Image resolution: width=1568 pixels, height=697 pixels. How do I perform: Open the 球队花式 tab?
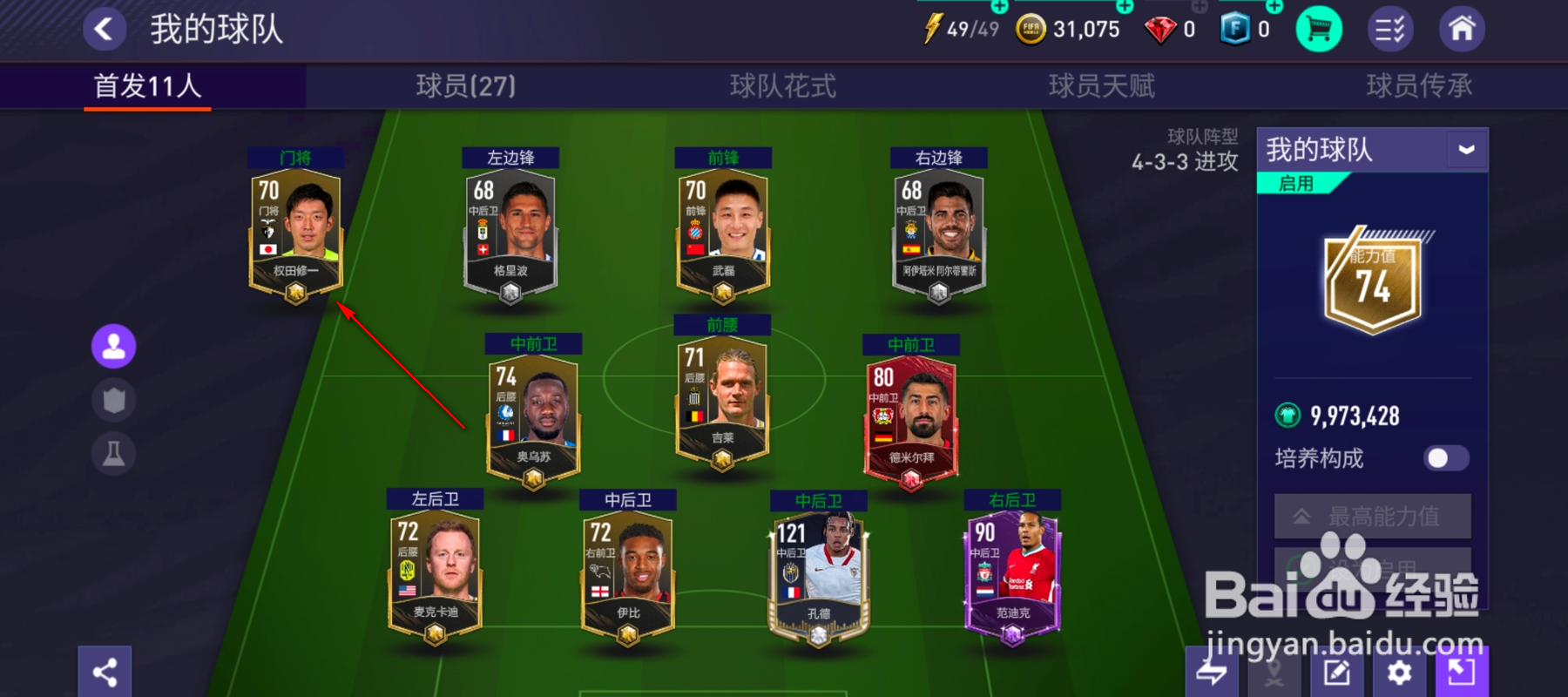782,86
